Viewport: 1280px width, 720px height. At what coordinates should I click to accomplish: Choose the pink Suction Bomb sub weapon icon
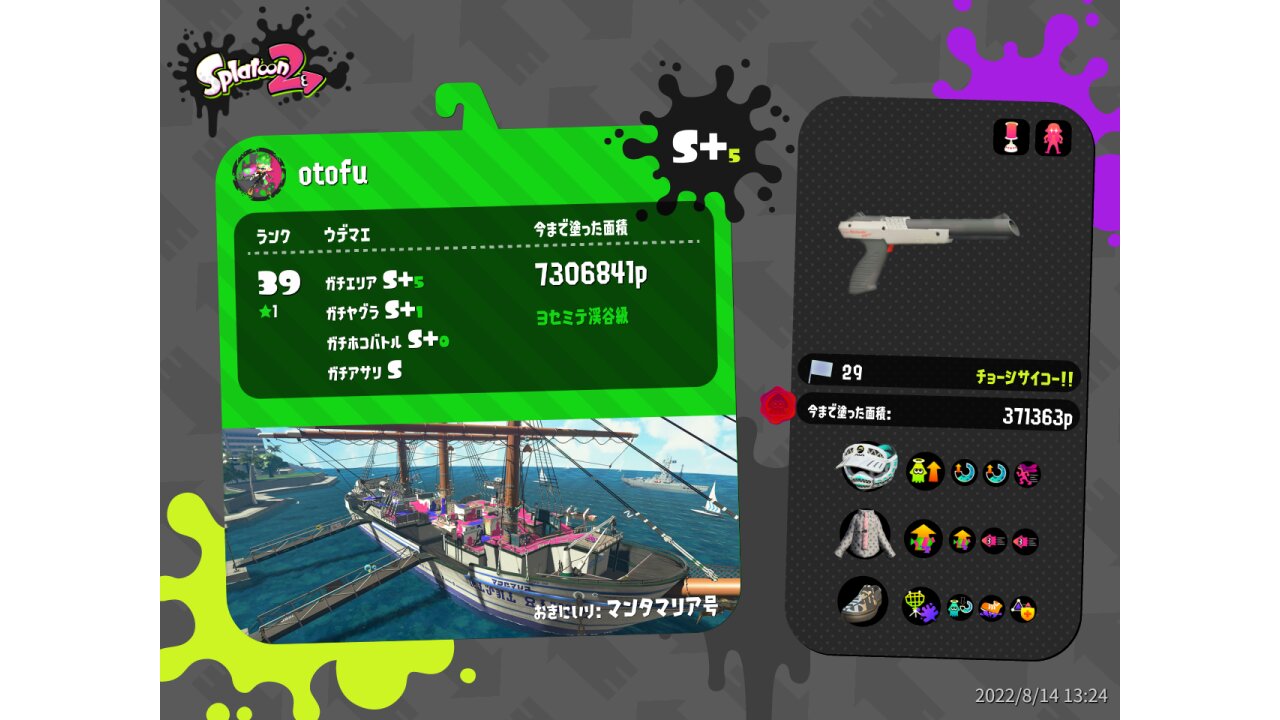(x=1011, y=137)
